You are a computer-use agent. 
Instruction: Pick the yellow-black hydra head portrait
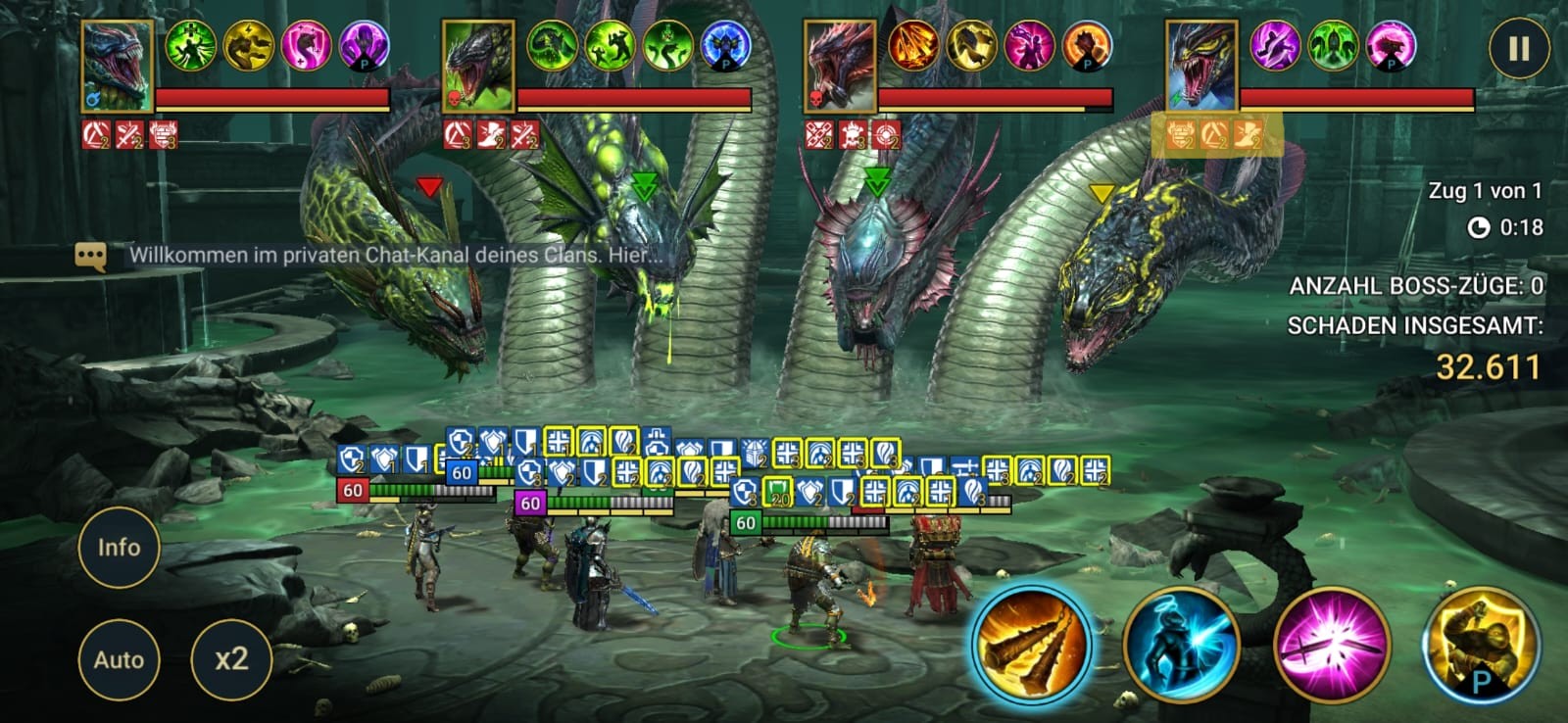pos(1201,67)
